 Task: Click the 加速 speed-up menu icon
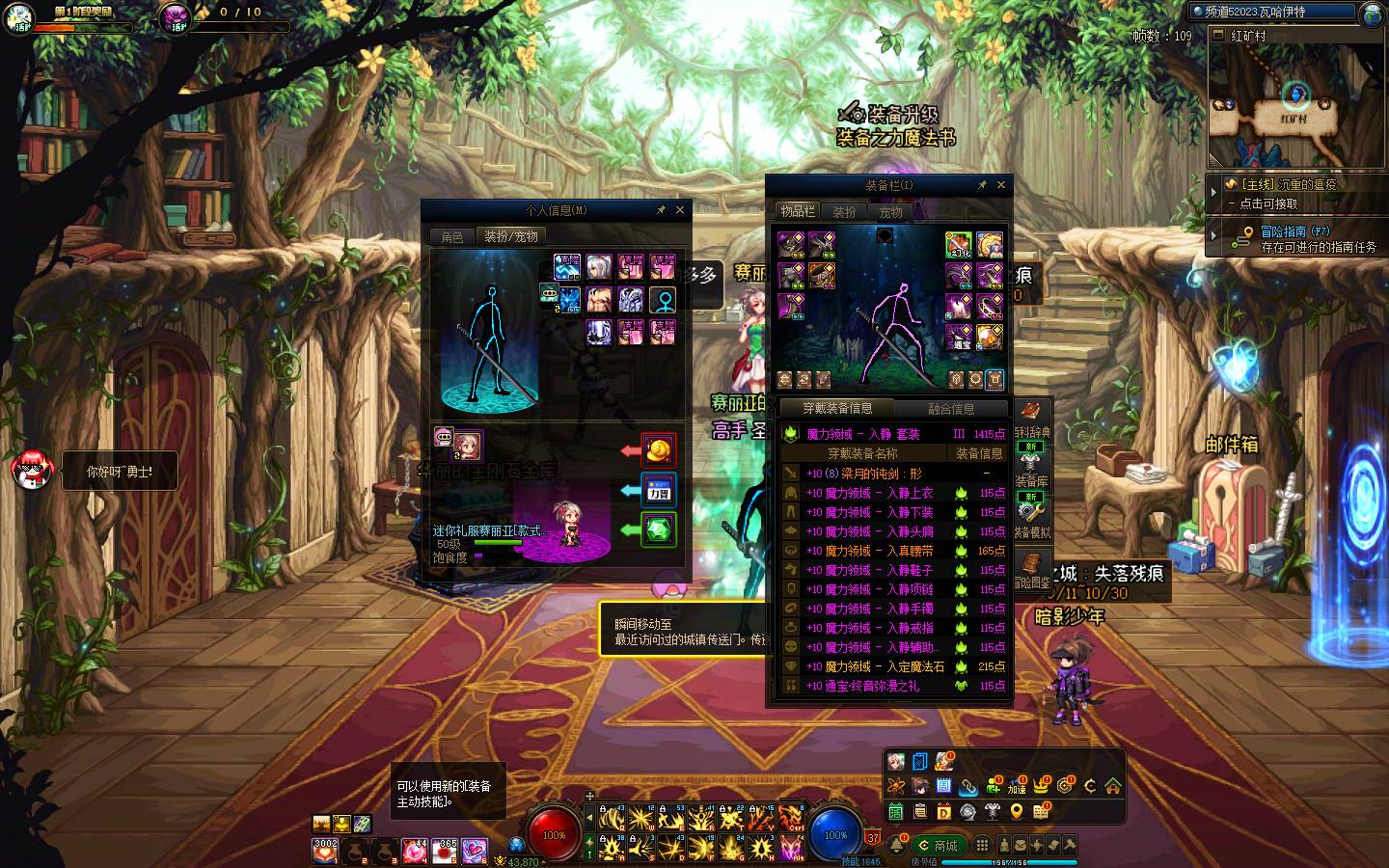point(1017,786)
